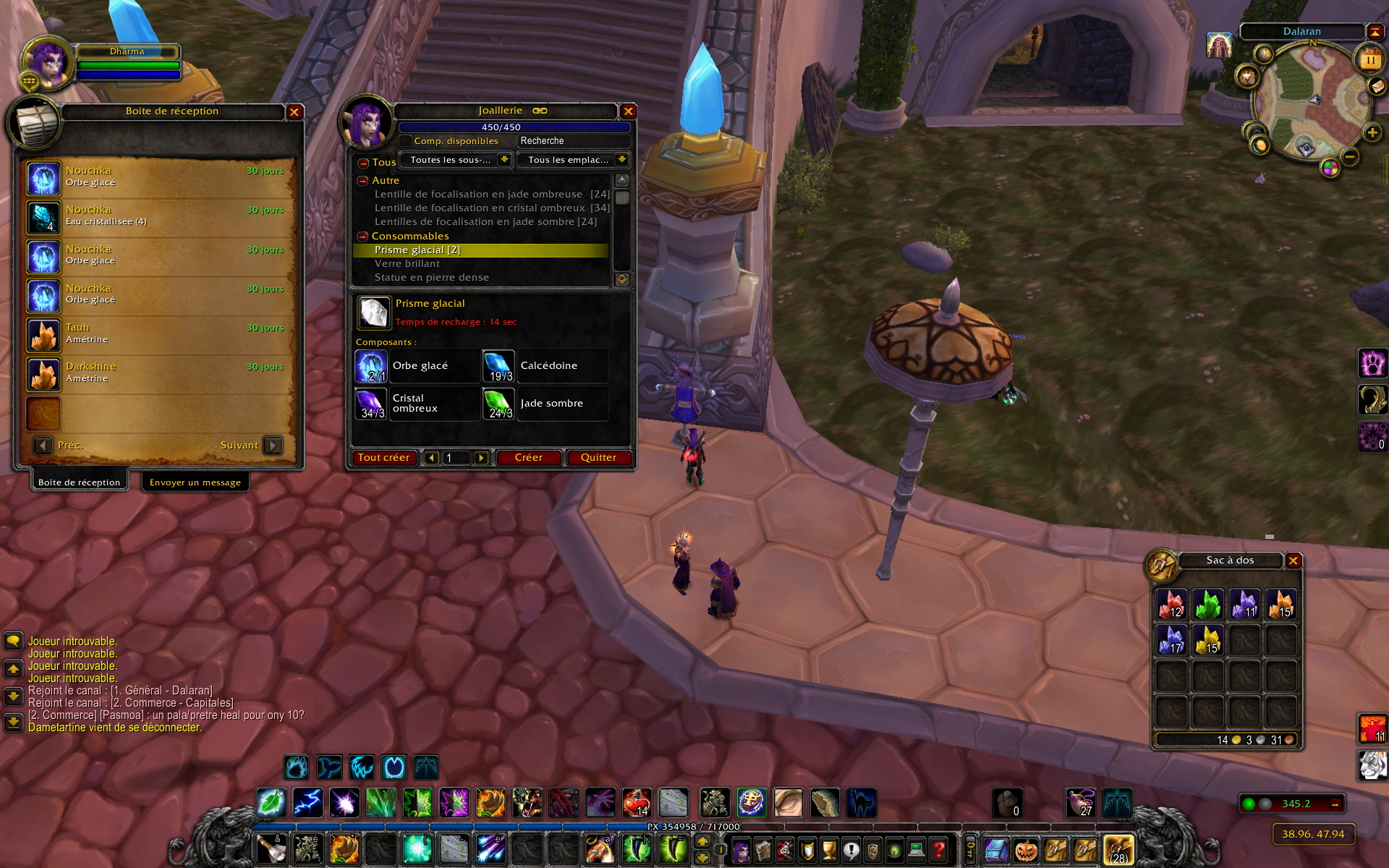1389x868 pixels.
Task: Close the Boîte de réception mailbox window
Action: [294, 112]
